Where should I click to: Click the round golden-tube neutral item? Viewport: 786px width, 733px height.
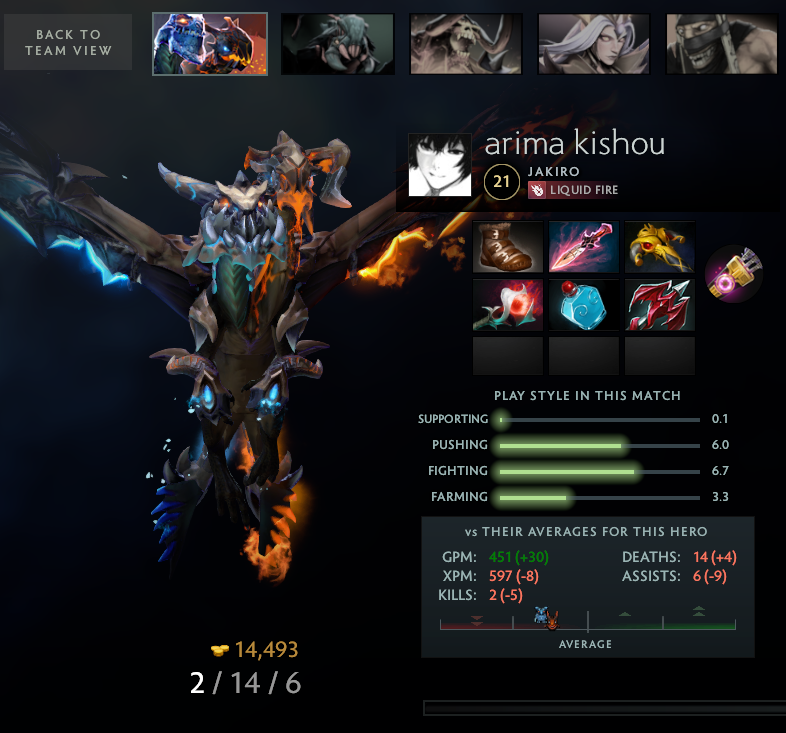pyautogui.click(x=734, y=275)
